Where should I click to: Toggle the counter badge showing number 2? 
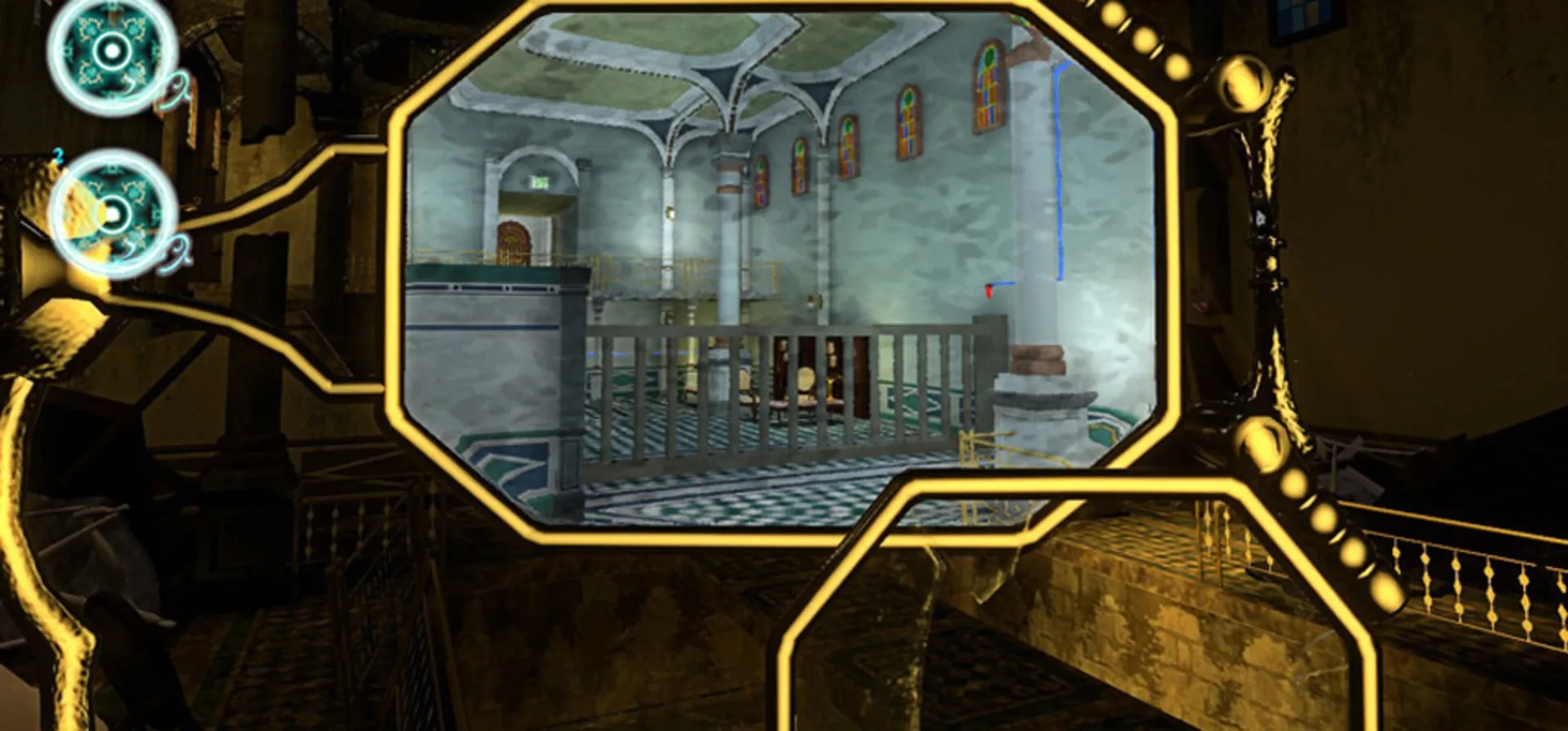coord(57,155)
